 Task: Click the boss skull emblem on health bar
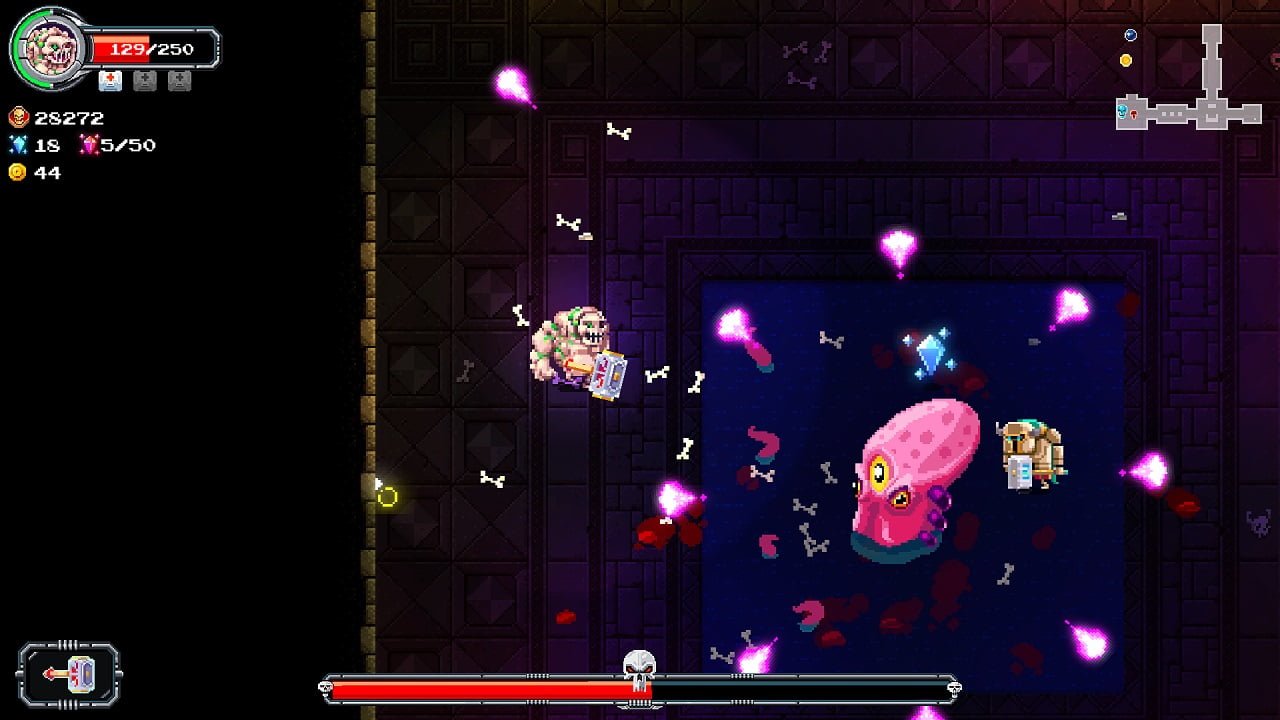coord(639,669)
